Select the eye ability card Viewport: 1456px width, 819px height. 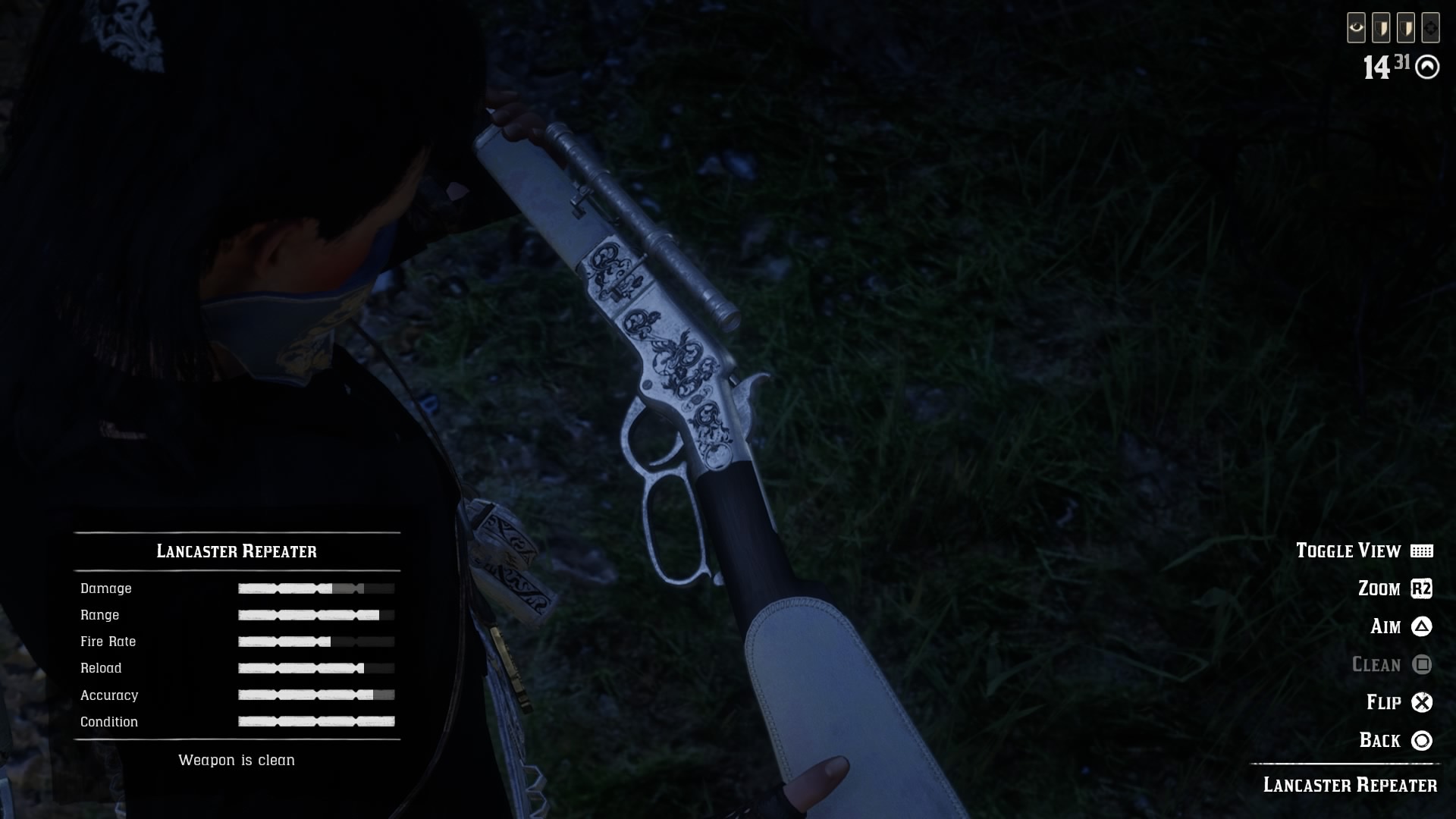(x=1356, y=29)
